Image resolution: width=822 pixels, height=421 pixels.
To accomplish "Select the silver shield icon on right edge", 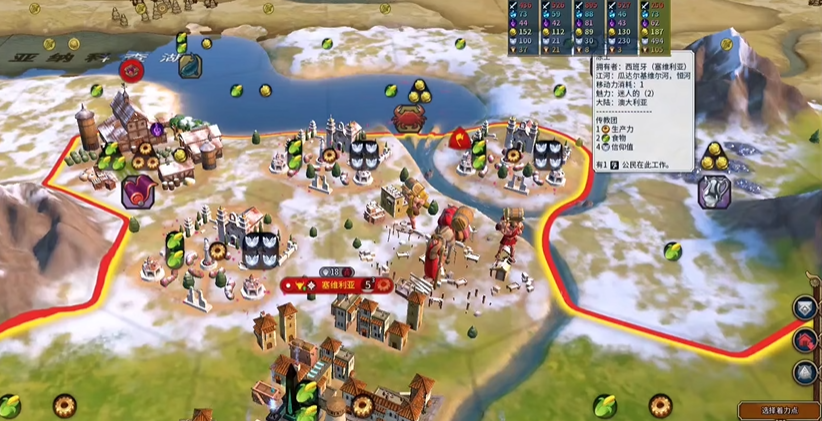I will [808, 309].
